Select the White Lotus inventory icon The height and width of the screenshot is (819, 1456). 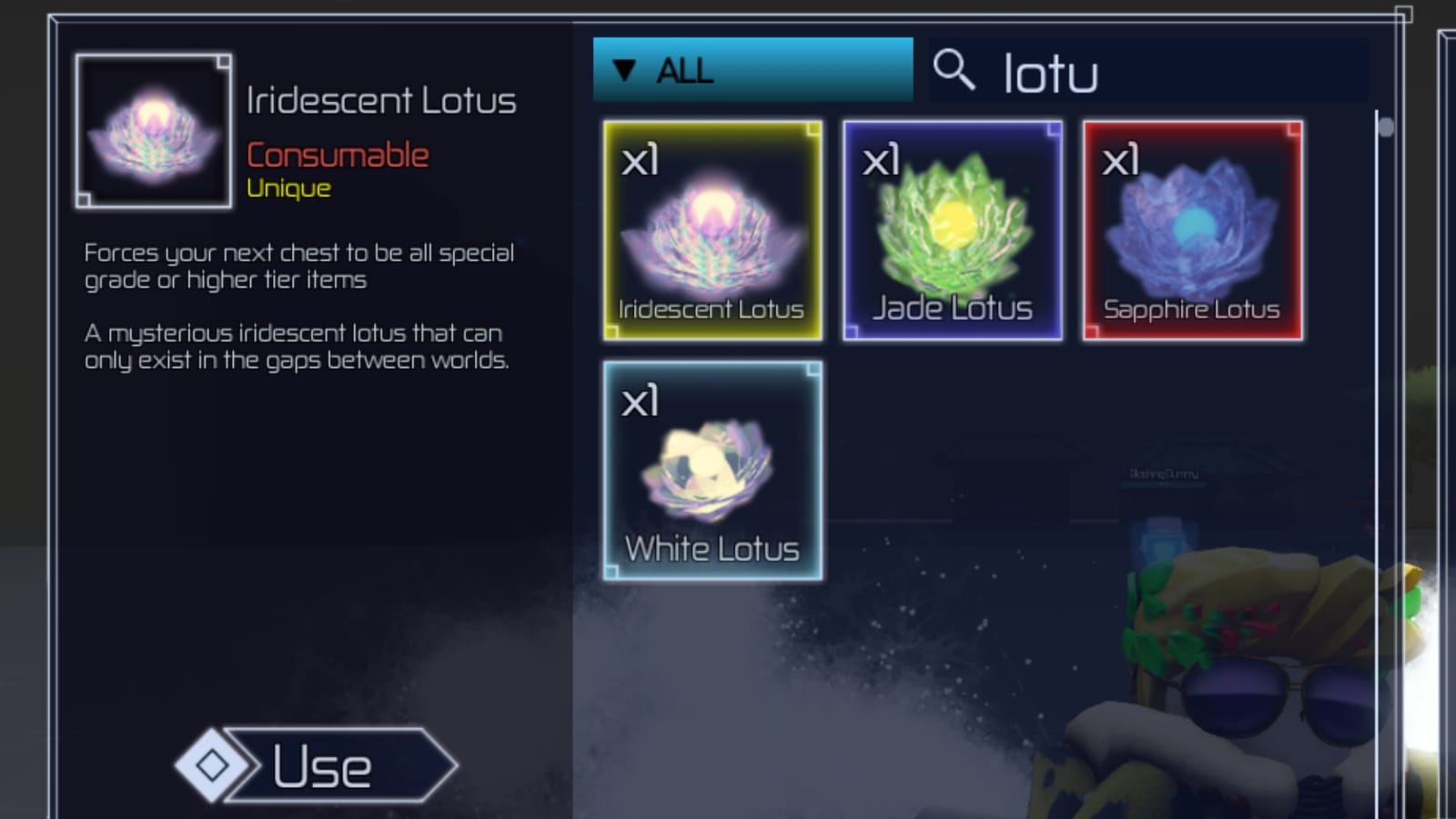pyautogui.click(x=713, y=471)
